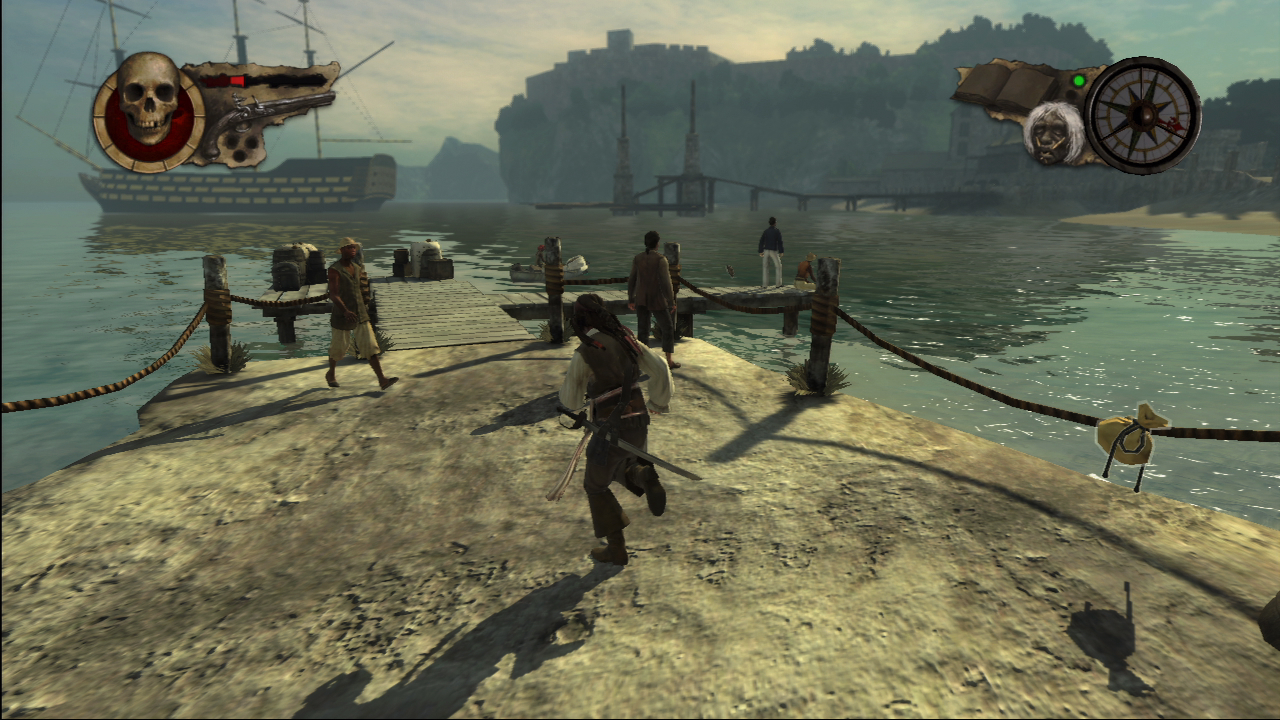This screenshot has width=1280, height=720.
Task: Click the white-haired character portrait
Action: [x=1053, y=132]
